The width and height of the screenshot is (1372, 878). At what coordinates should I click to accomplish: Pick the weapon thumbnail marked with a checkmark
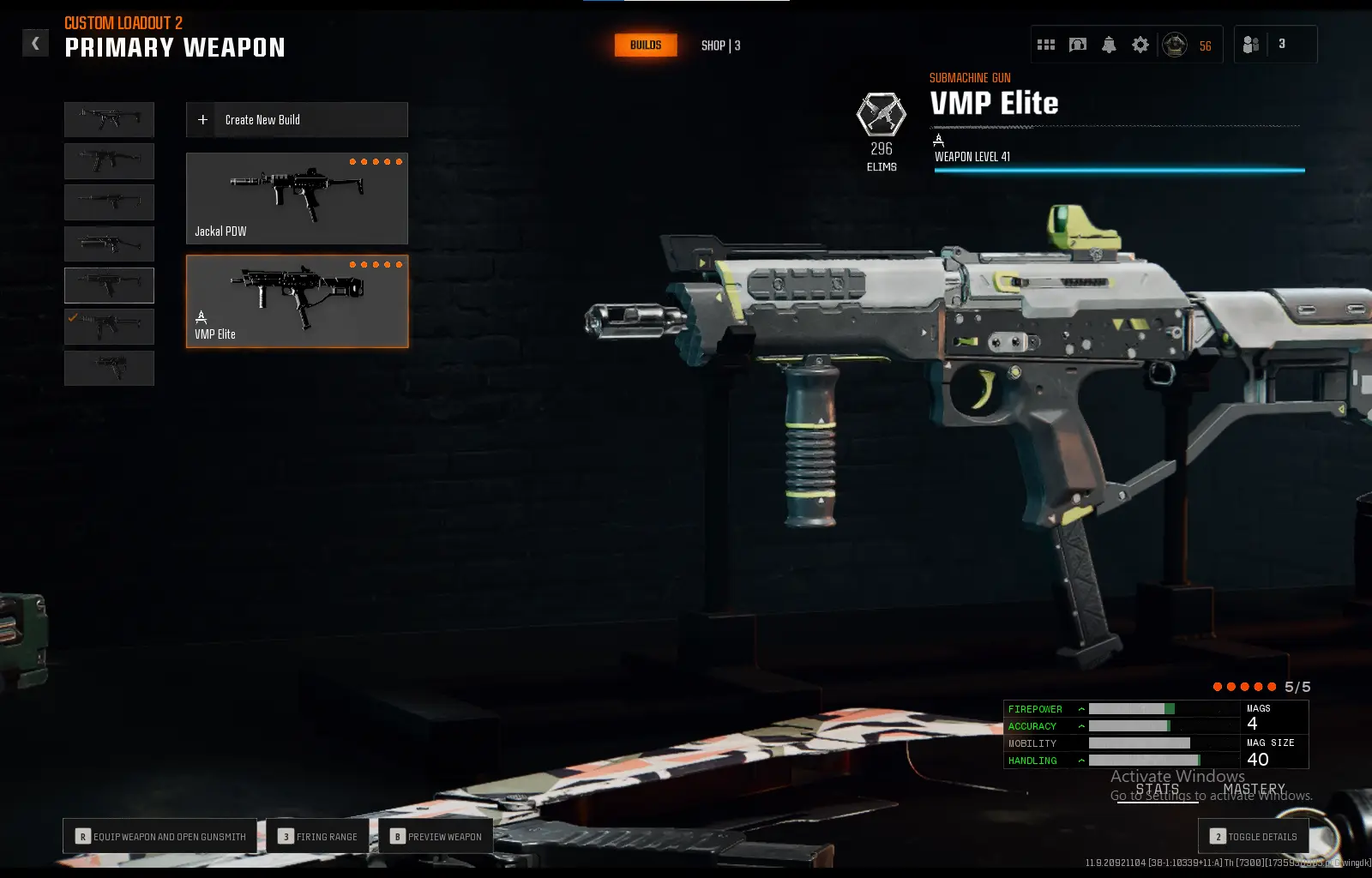[x=109, y=327]
